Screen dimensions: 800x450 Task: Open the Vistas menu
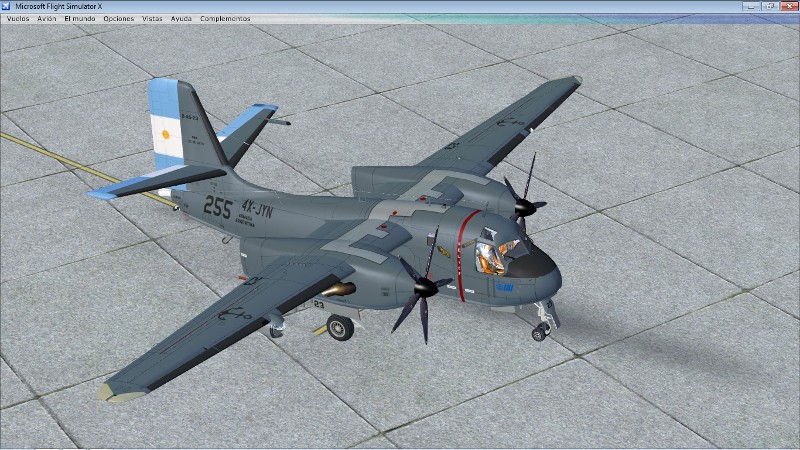(152, 18)
